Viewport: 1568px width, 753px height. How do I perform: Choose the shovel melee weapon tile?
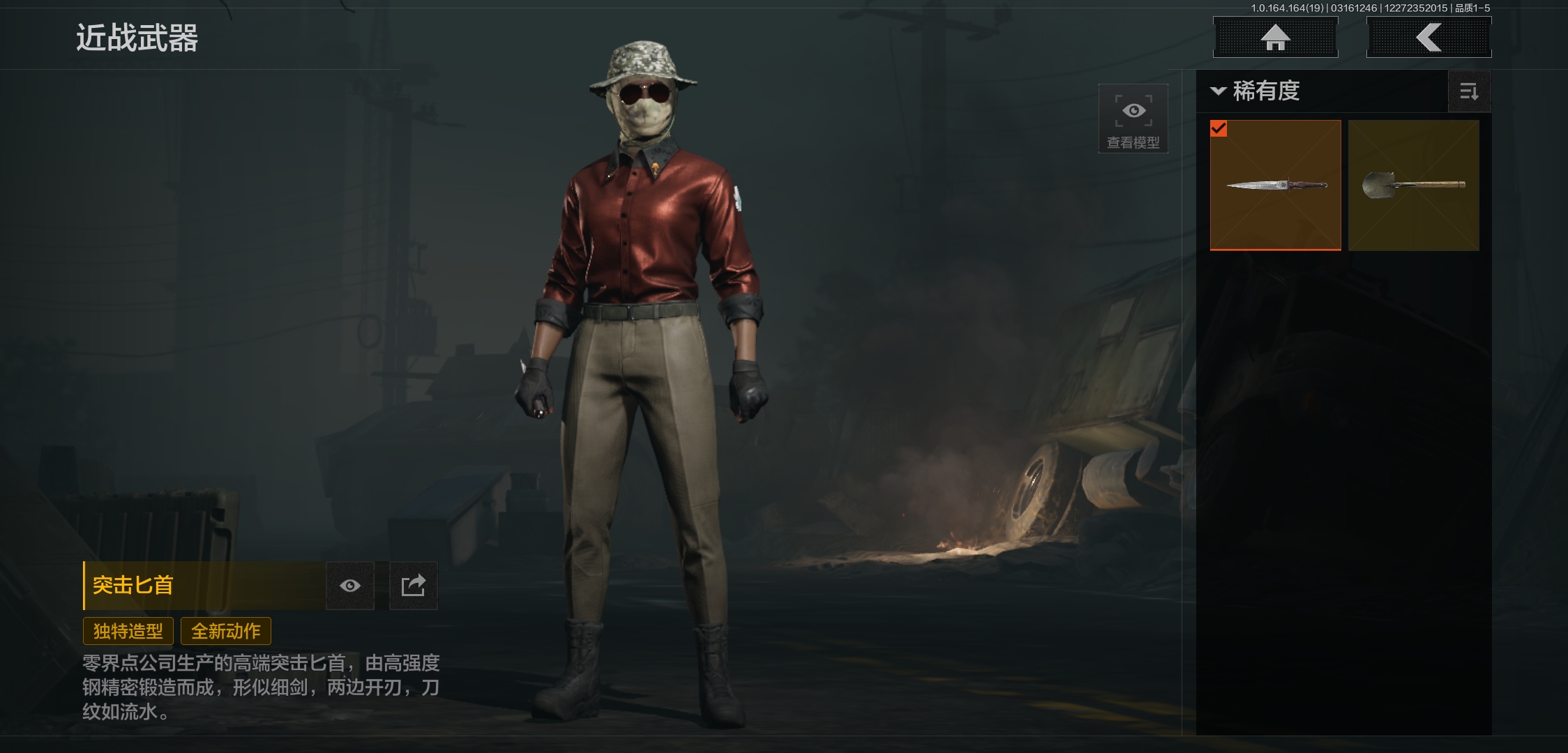pyautogui.click(x=1413, y=185)
